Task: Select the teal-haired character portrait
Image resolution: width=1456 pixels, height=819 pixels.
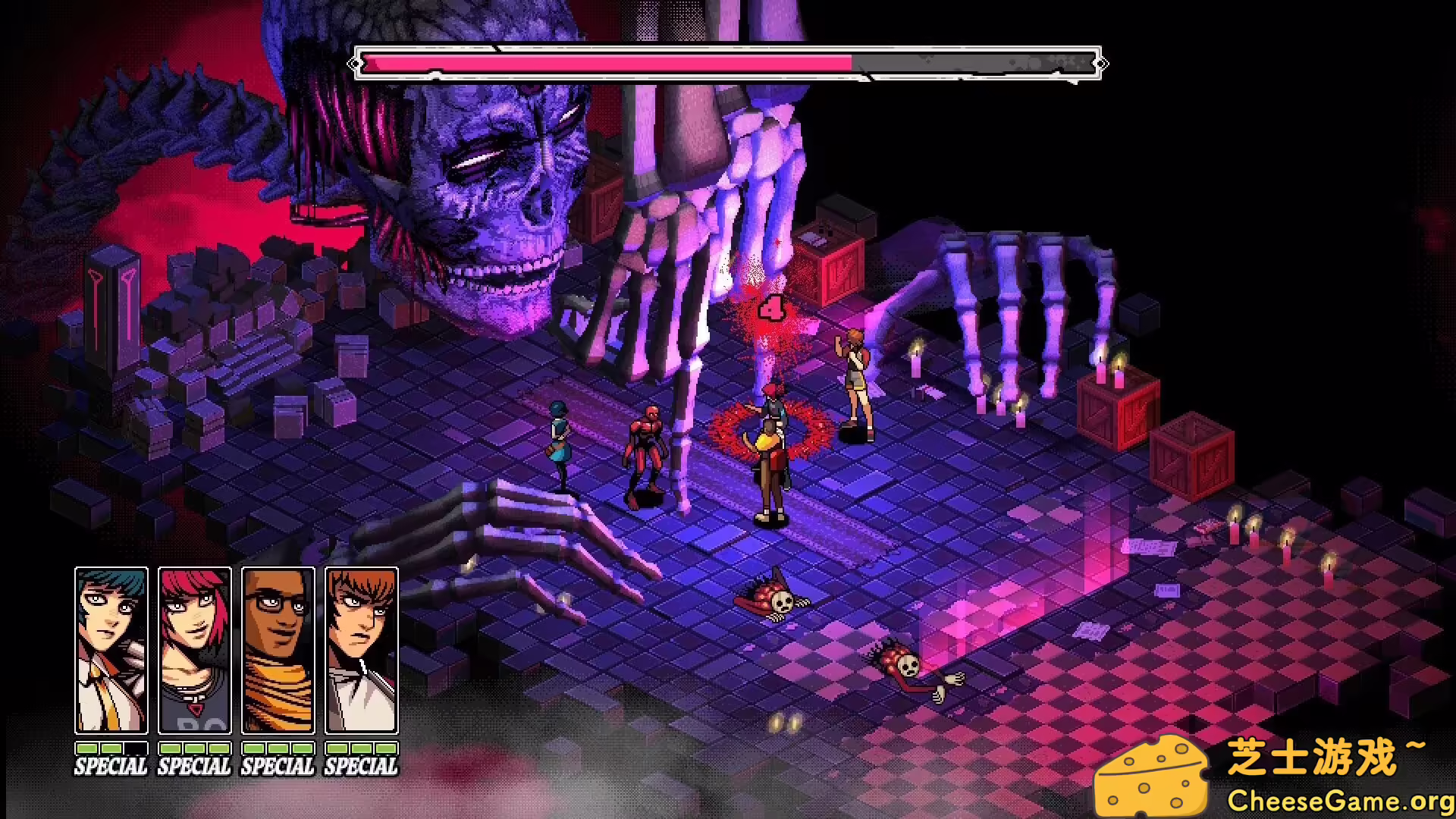Action: [111, 651]
